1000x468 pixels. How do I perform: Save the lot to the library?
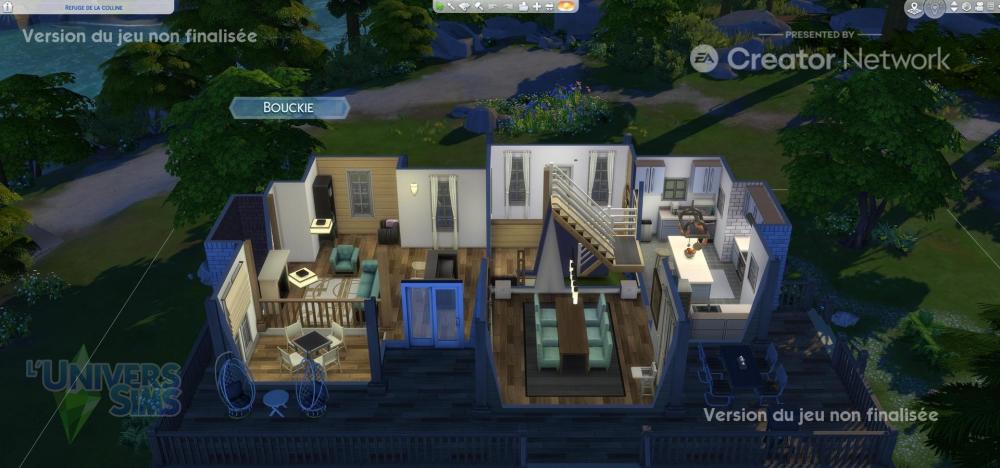522,6
